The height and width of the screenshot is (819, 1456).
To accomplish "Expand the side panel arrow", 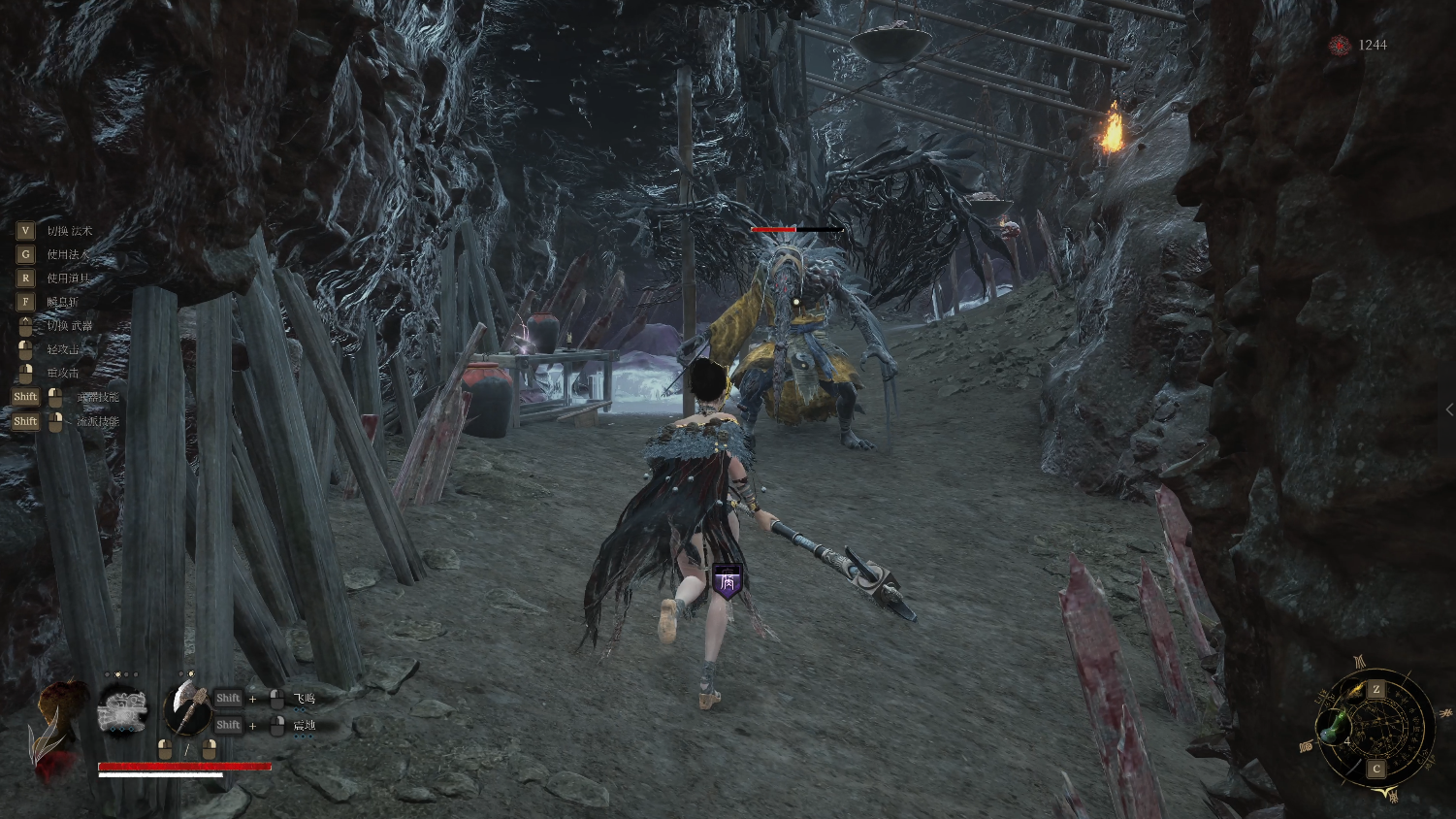I will coord(1449,410).
